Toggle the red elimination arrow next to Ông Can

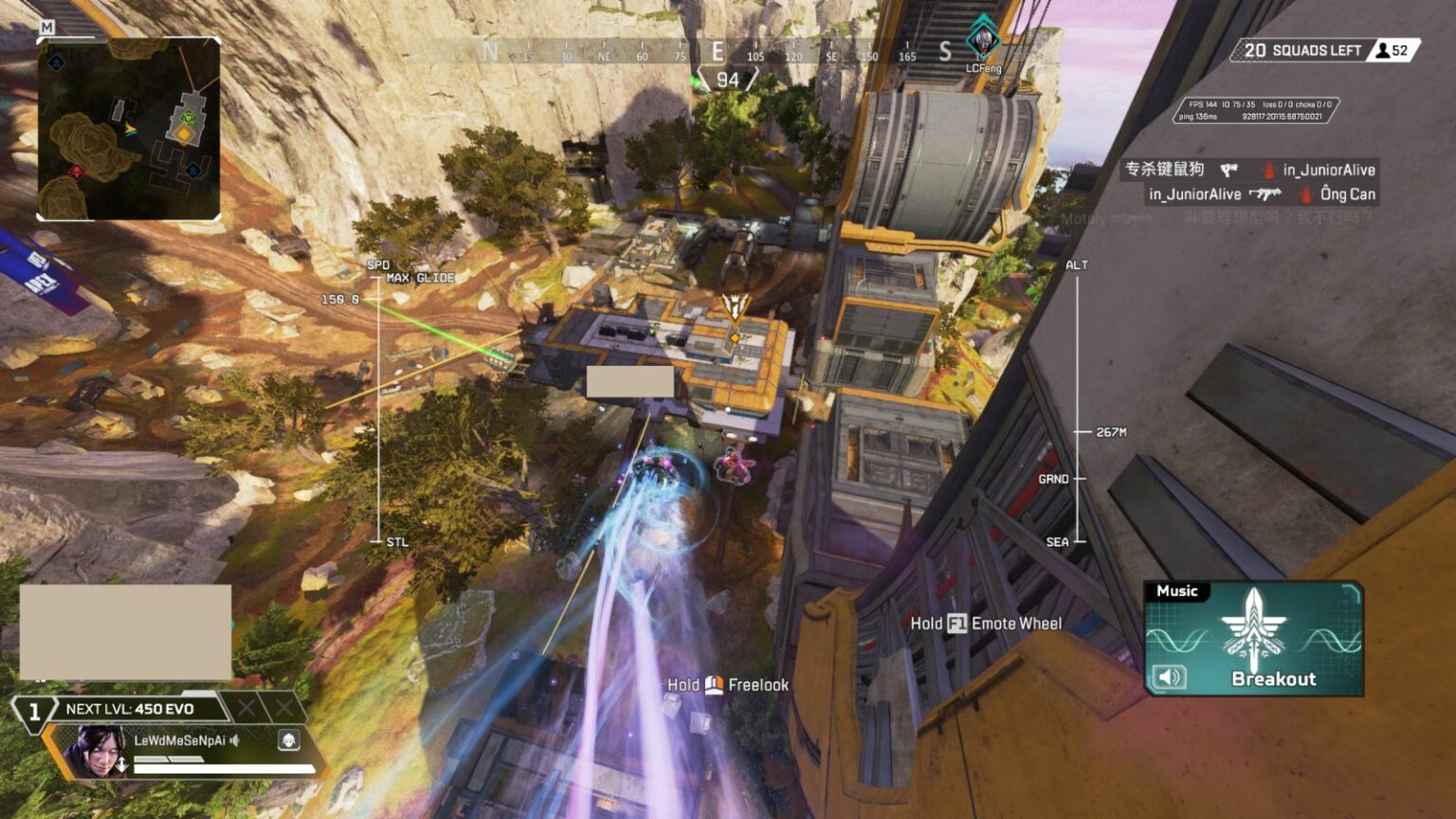(1305, 196)
